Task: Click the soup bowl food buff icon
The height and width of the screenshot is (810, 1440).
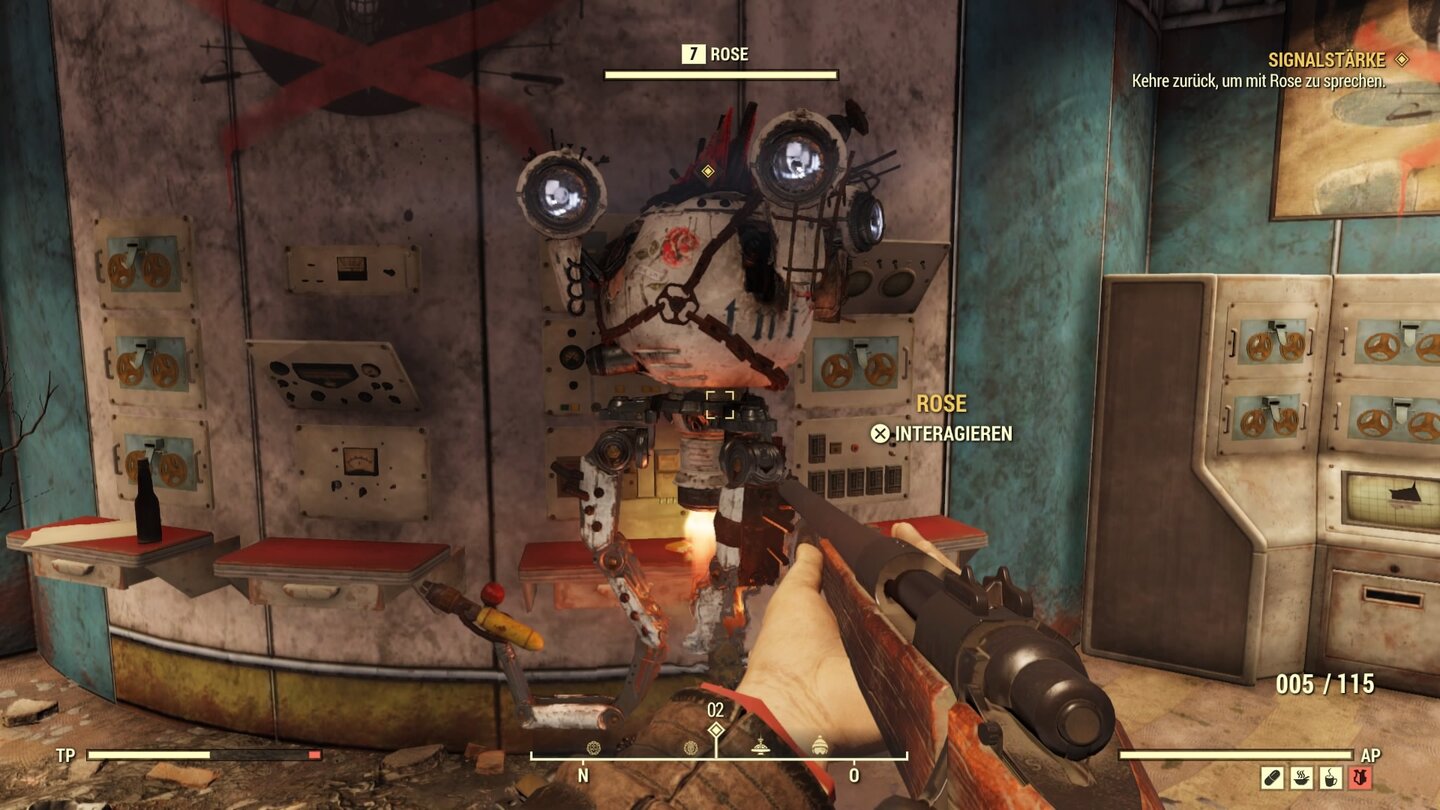Action: tap(1300, 777)
